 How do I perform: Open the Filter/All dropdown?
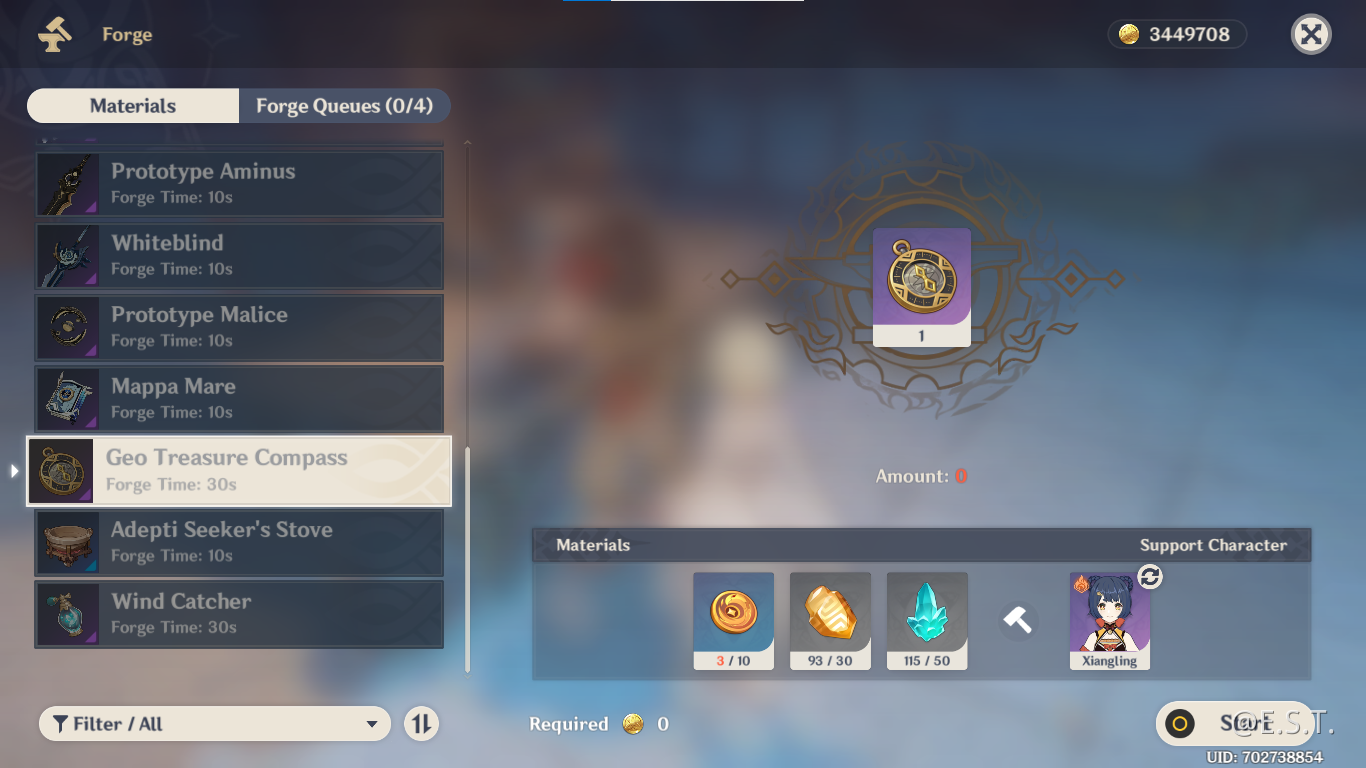214,723
